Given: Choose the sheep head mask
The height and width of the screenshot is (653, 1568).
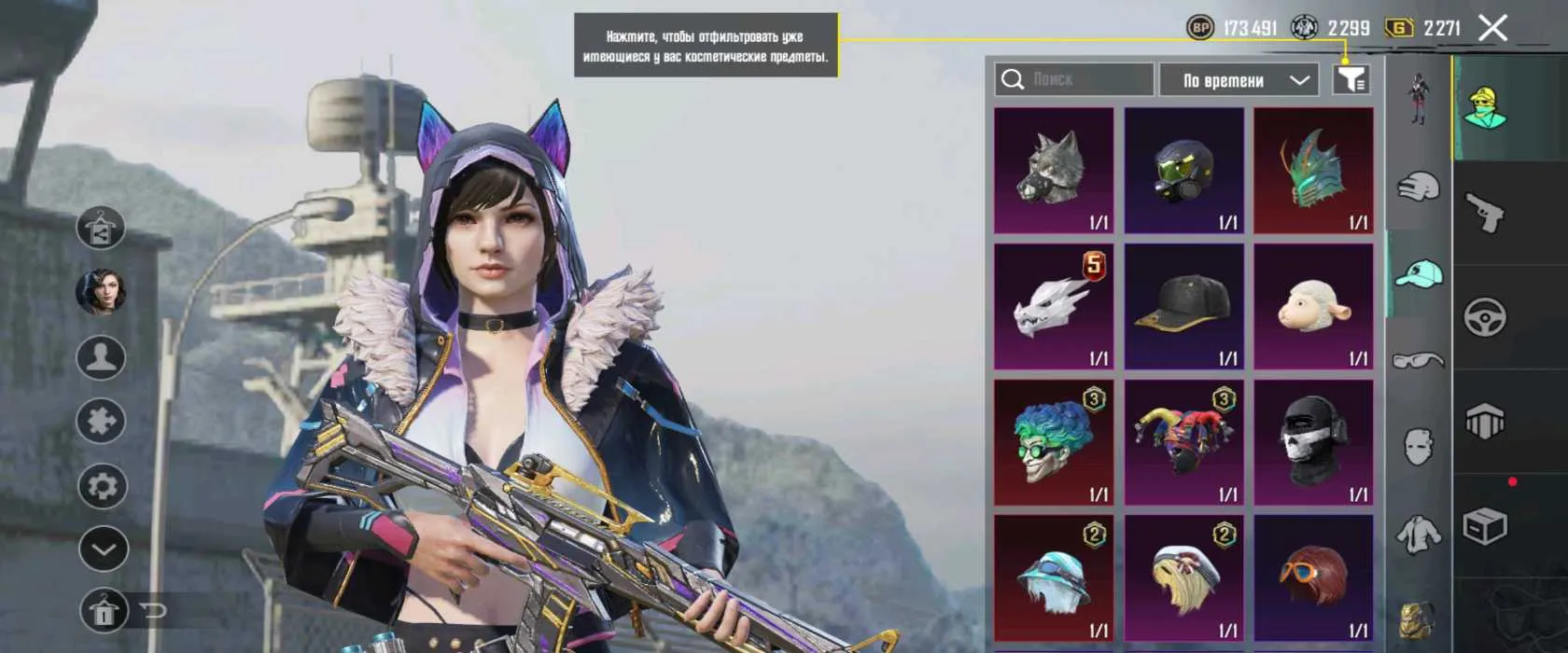Looking at the screenshot, I should click(1313, 306).
